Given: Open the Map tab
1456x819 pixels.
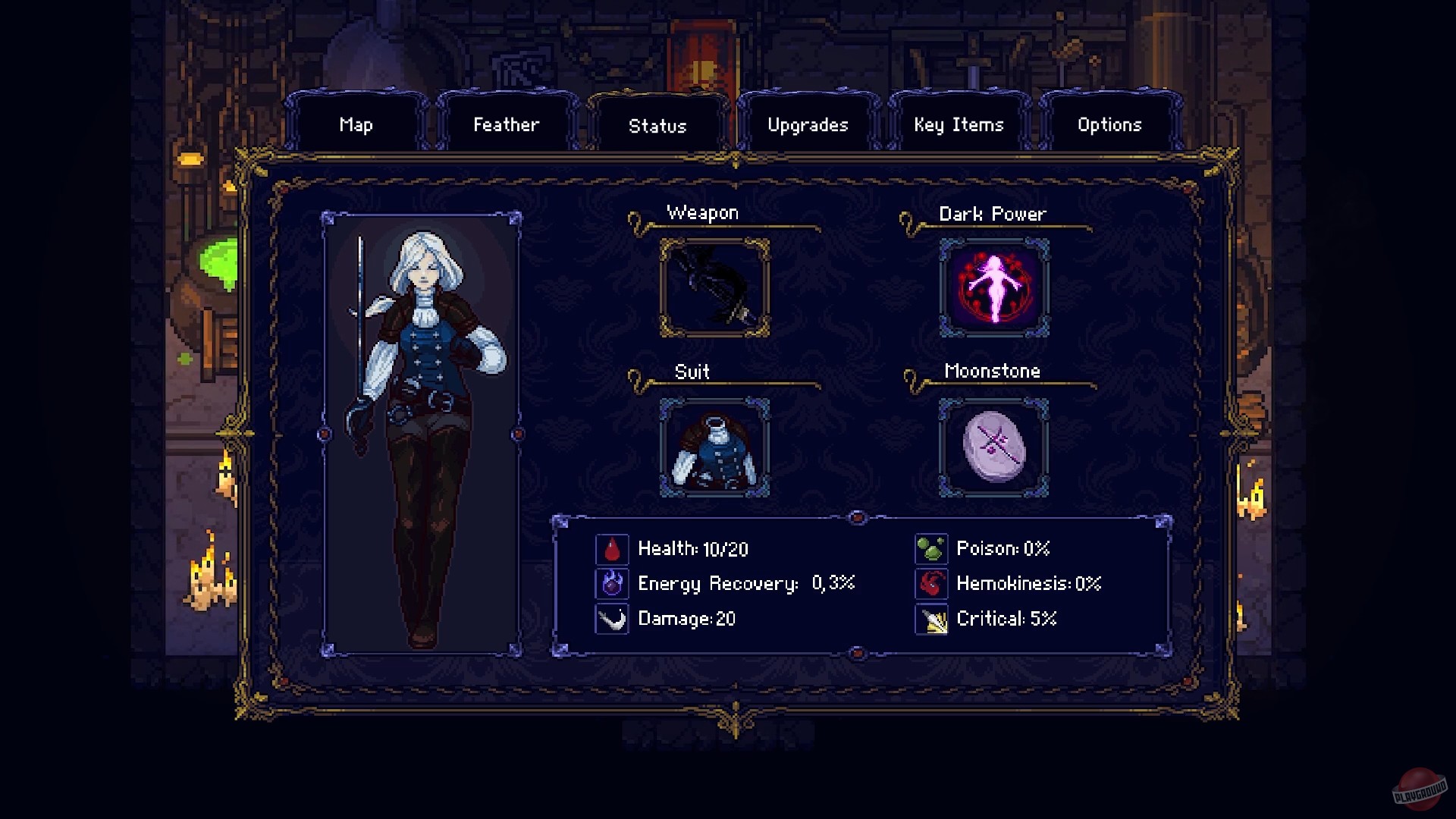Looking at the screenshot, I should point(356,124).
